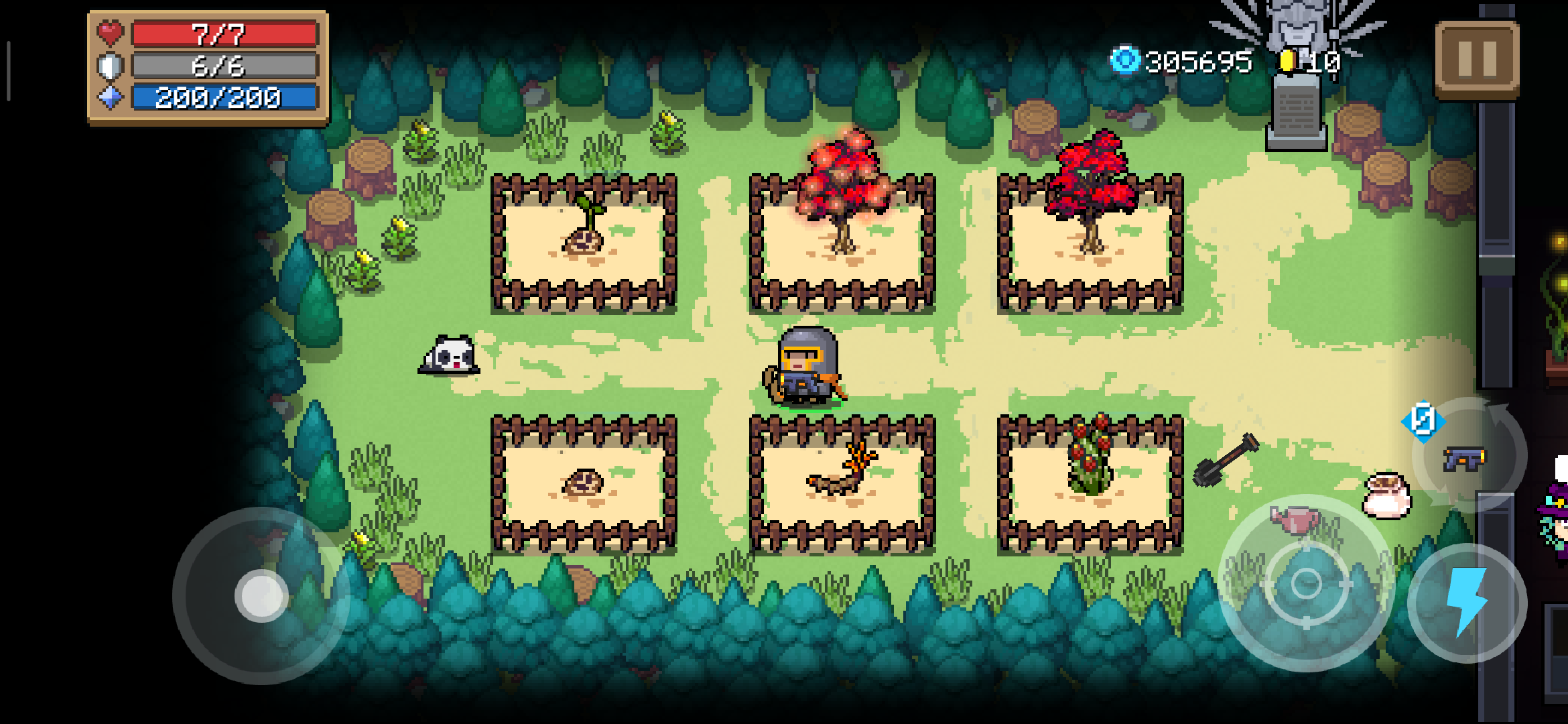Screen dimensions: 1568x724
Task: Switch weapon using the pistol icon
Action: point(1465,459)
